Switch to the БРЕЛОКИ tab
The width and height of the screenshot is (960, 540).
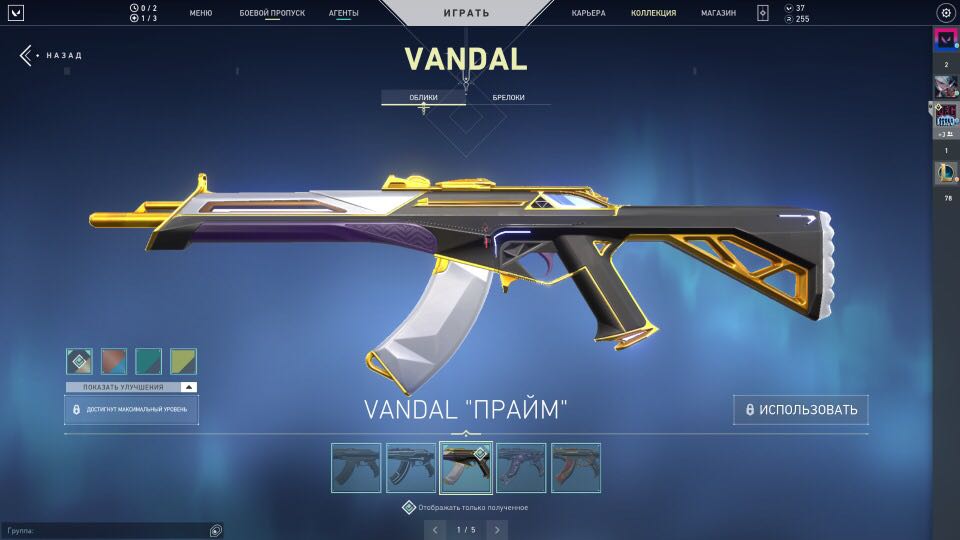coord(508,97)
